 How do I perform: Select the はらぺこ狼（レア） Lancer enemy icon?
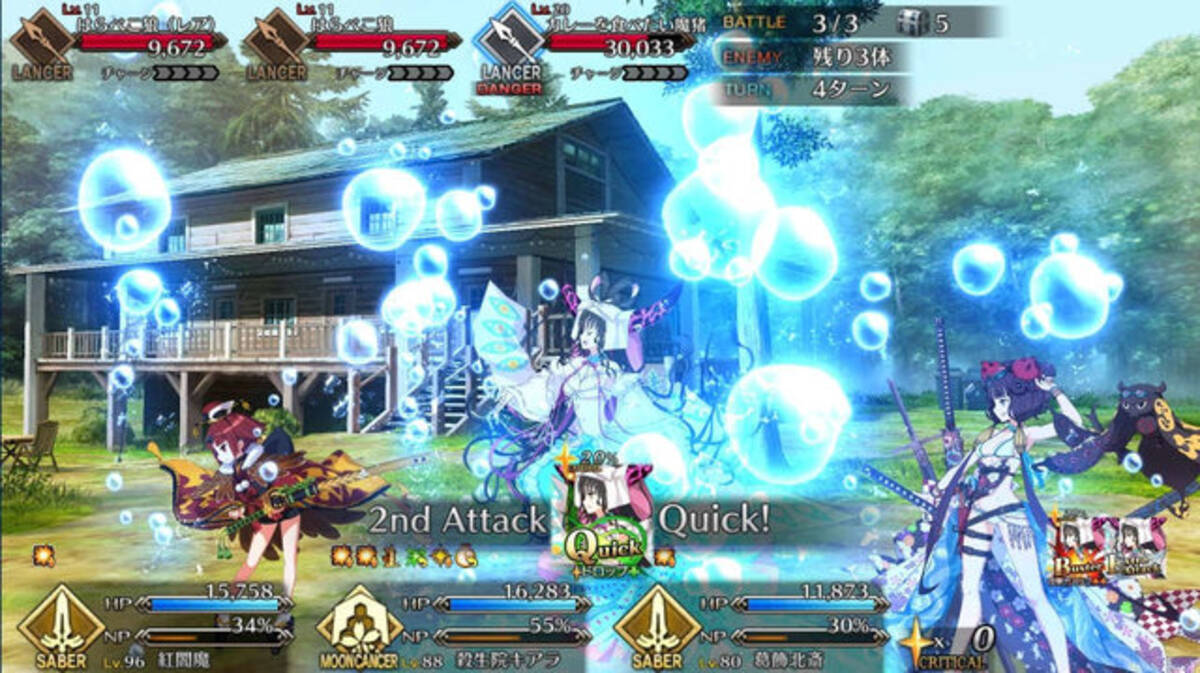click(x=41, y=40)
